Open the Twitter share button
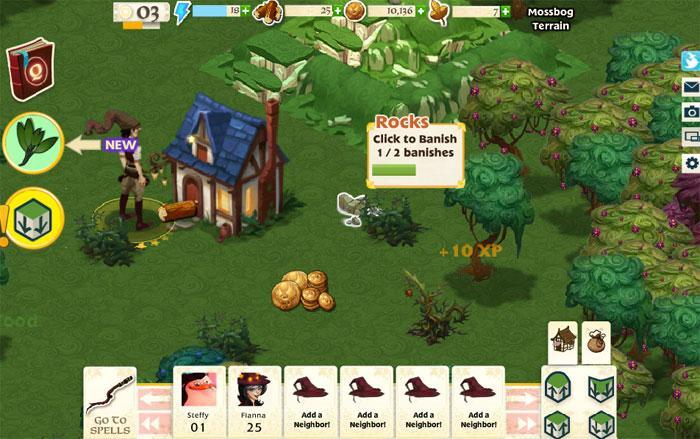The width and height of the screenshot is (700, 439). pos(690,60)
